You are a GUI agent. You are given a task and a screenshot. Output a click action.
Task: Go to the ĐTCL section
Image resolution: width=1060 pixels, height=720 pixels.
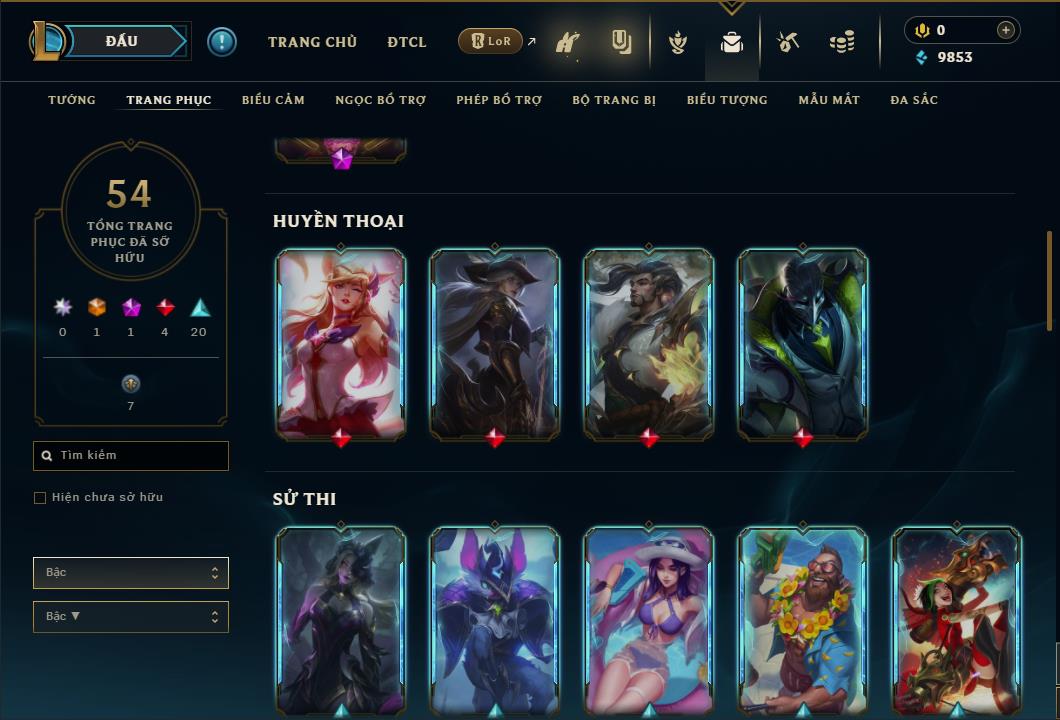(407, 42)
